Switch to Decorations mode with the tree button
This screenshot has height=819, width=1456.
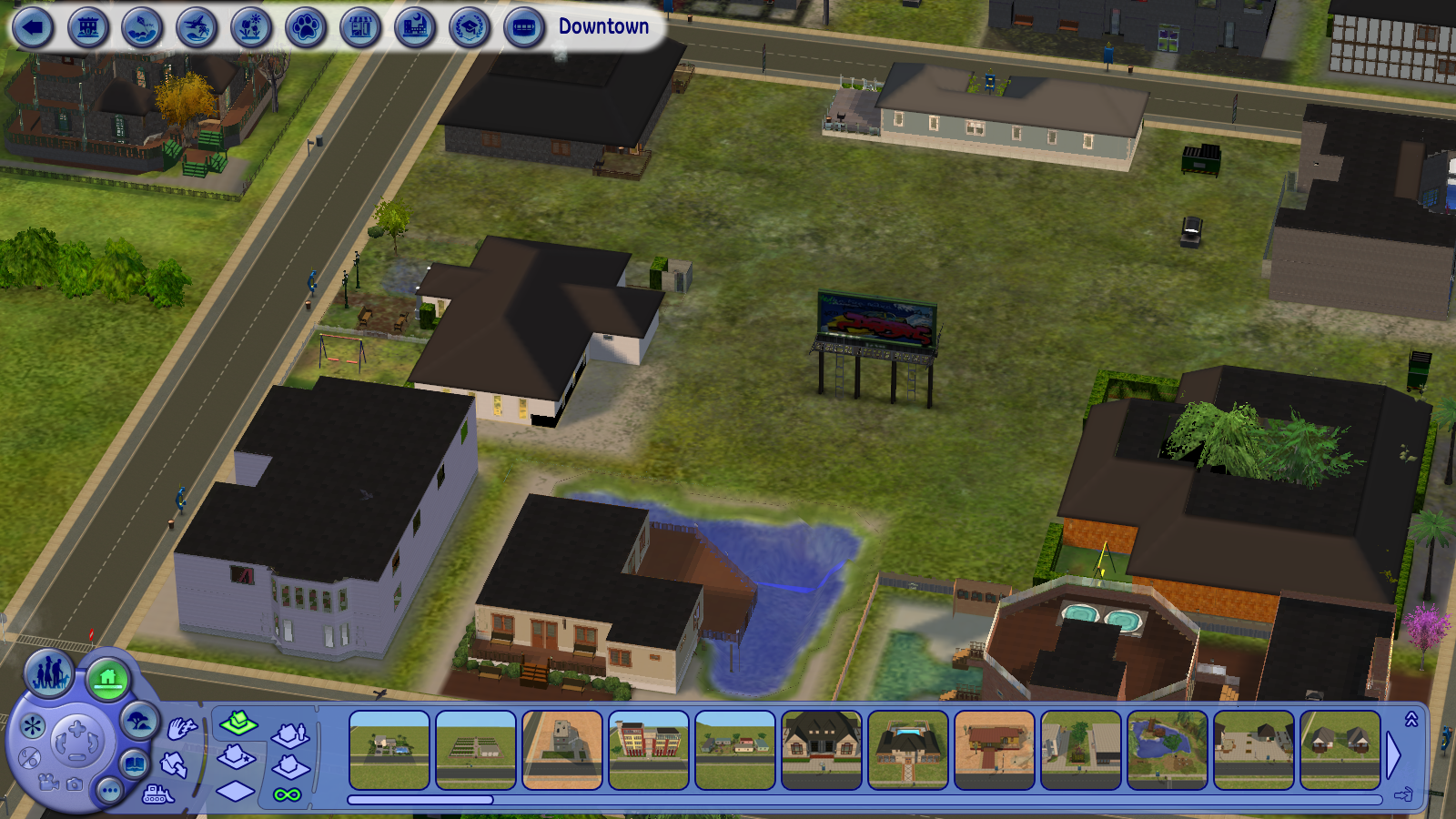click(x=139, y=718)
